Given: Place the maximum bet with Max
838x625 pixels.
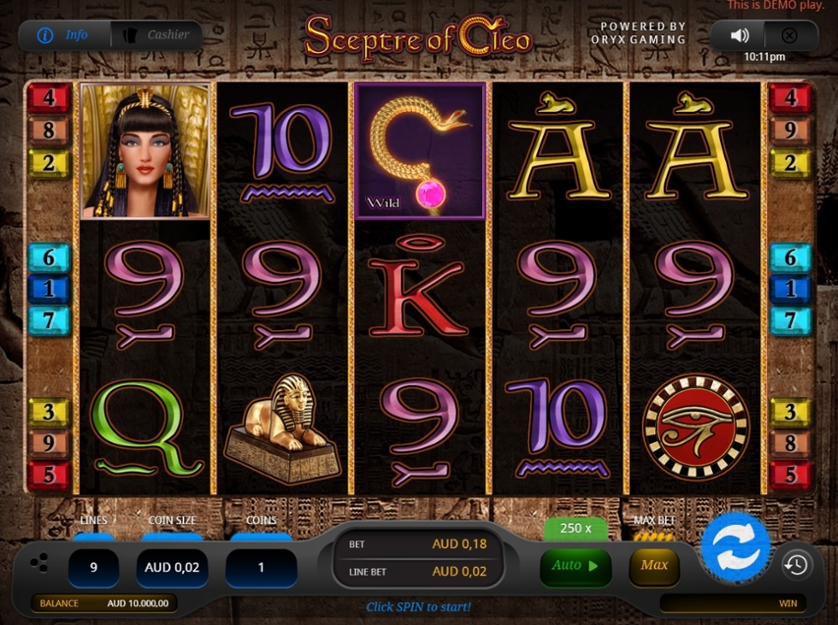Looking at the screenshot, I should pyautogui.click(x=654, y=566).
